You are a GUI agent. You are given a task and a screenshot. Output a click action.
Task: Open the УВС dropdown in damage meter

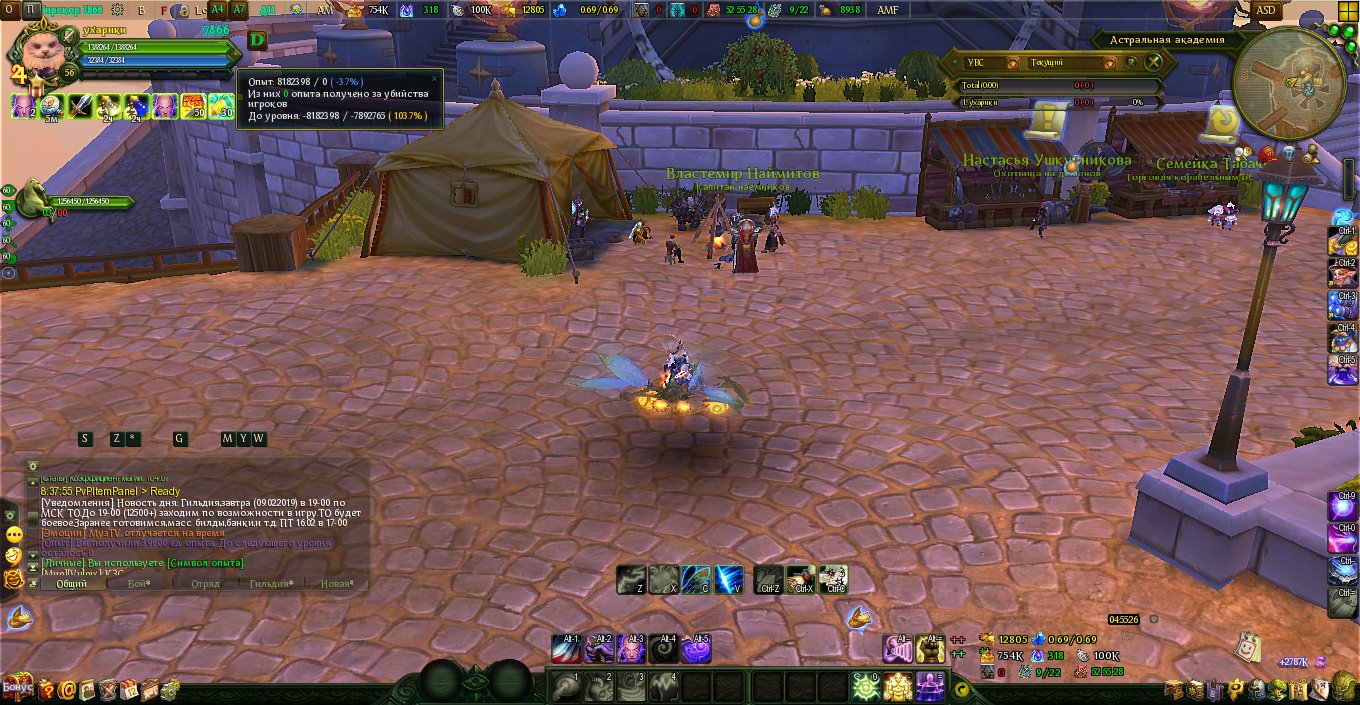tap(1012, 62)
